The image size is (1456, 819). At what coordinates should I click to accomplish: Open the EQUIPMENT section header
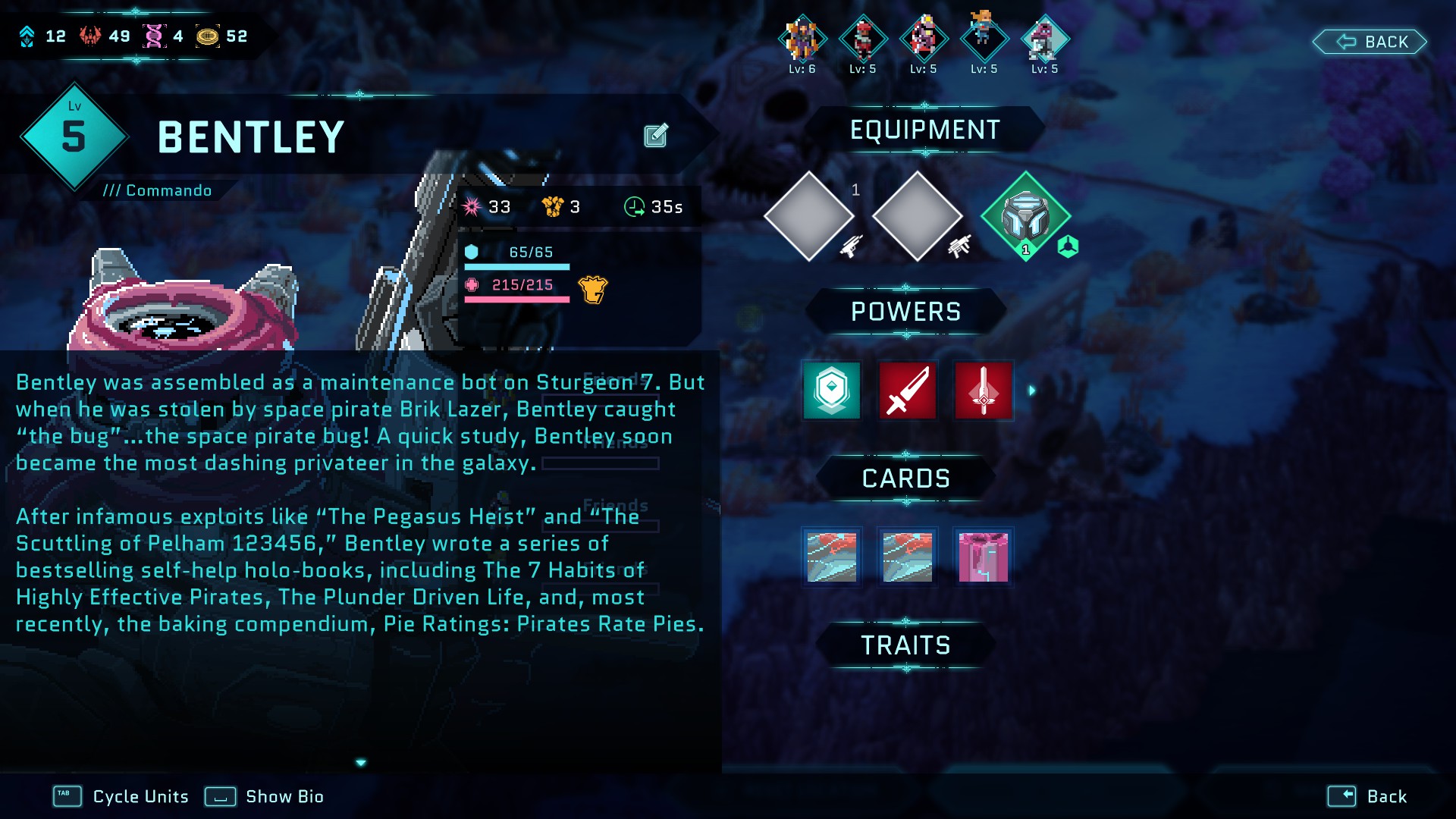tap(924, 130)
